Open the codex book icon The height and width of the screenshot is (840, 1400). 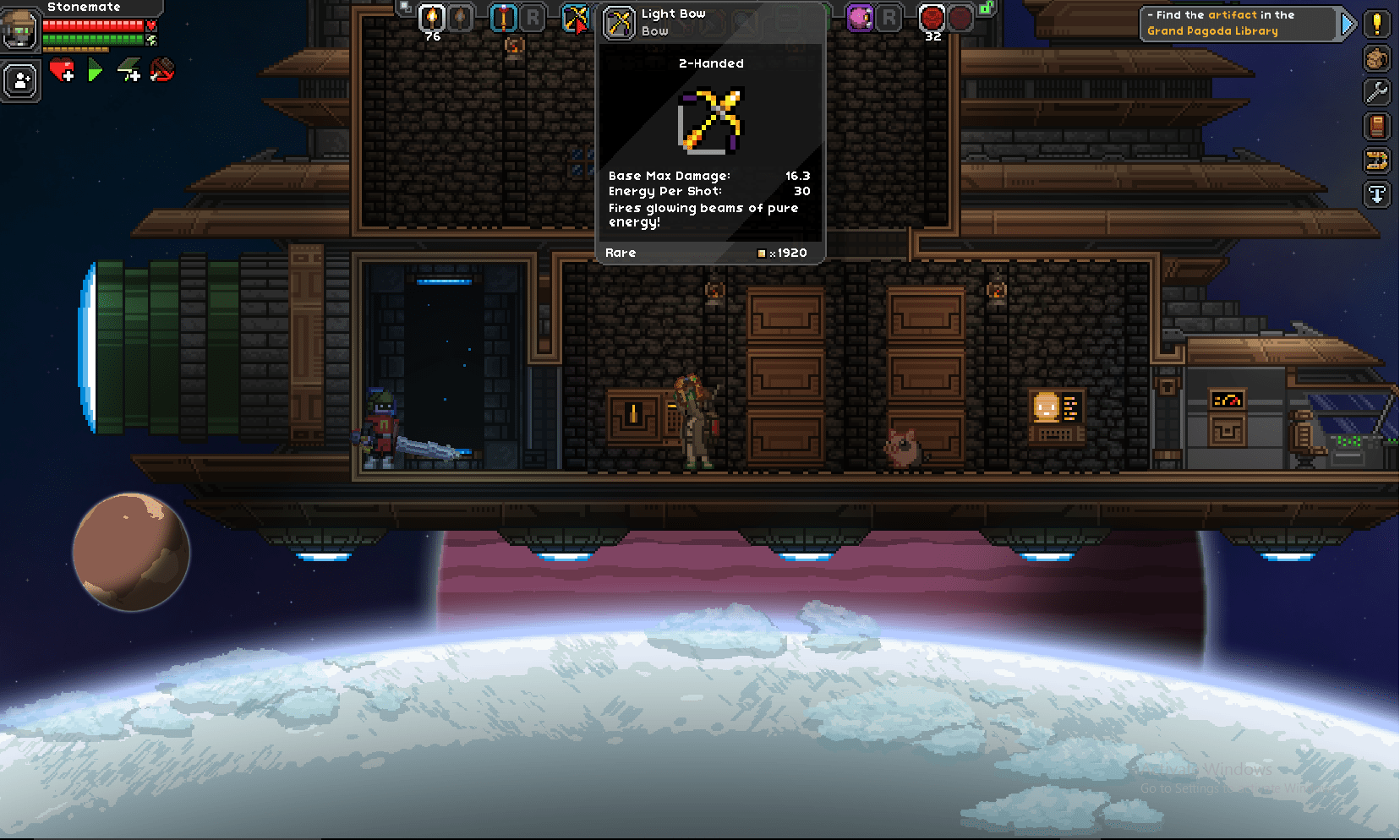[1377, 127]
